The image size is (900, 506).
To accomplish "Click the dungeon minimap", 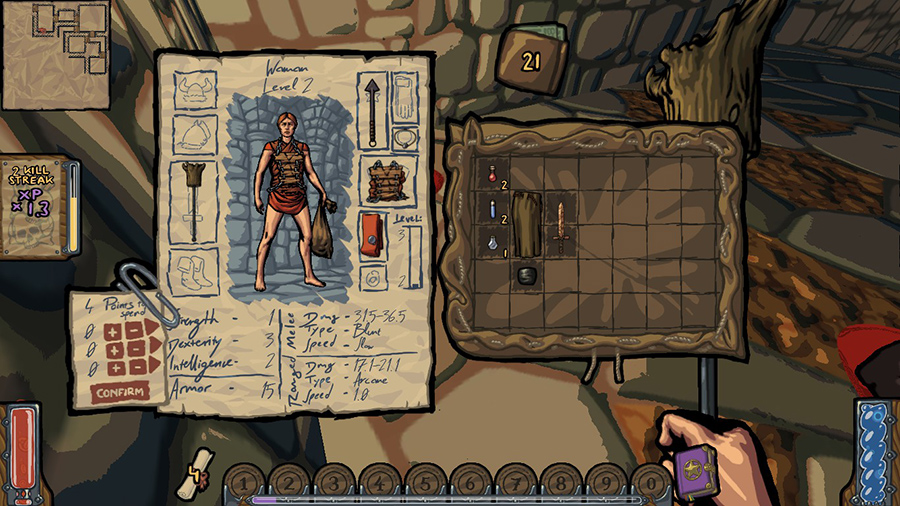I will [x=56, y=55].
